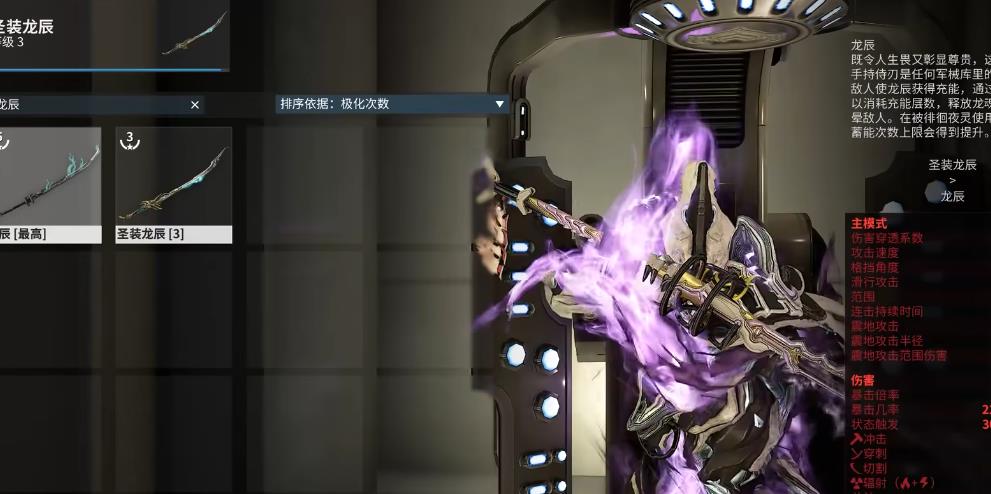Click the search input field
991x494 pixels.
tap(90, 104)
